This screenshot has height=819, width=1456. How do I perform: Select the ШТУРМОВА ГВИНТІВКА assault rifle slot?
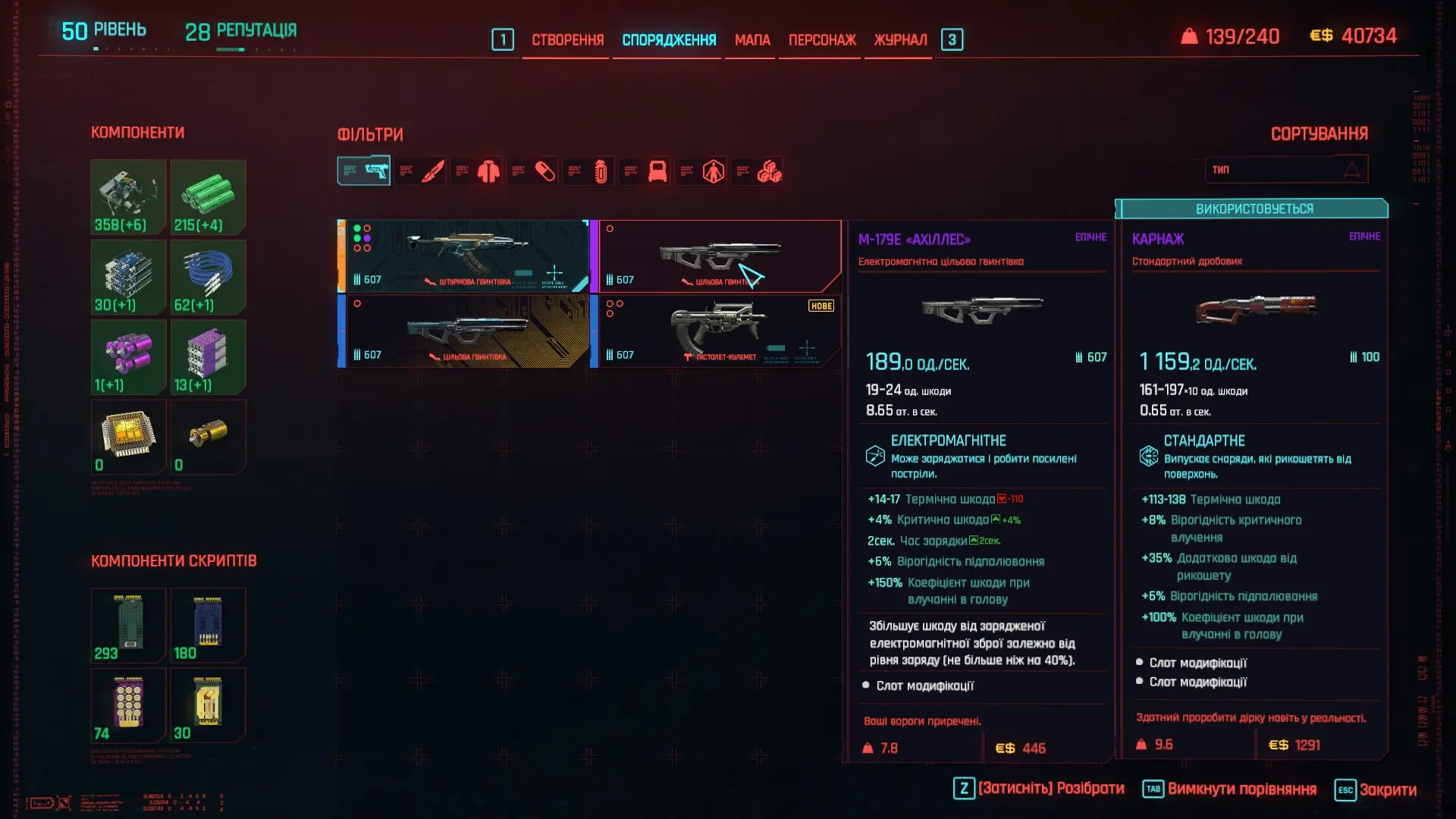pos(463,256)
